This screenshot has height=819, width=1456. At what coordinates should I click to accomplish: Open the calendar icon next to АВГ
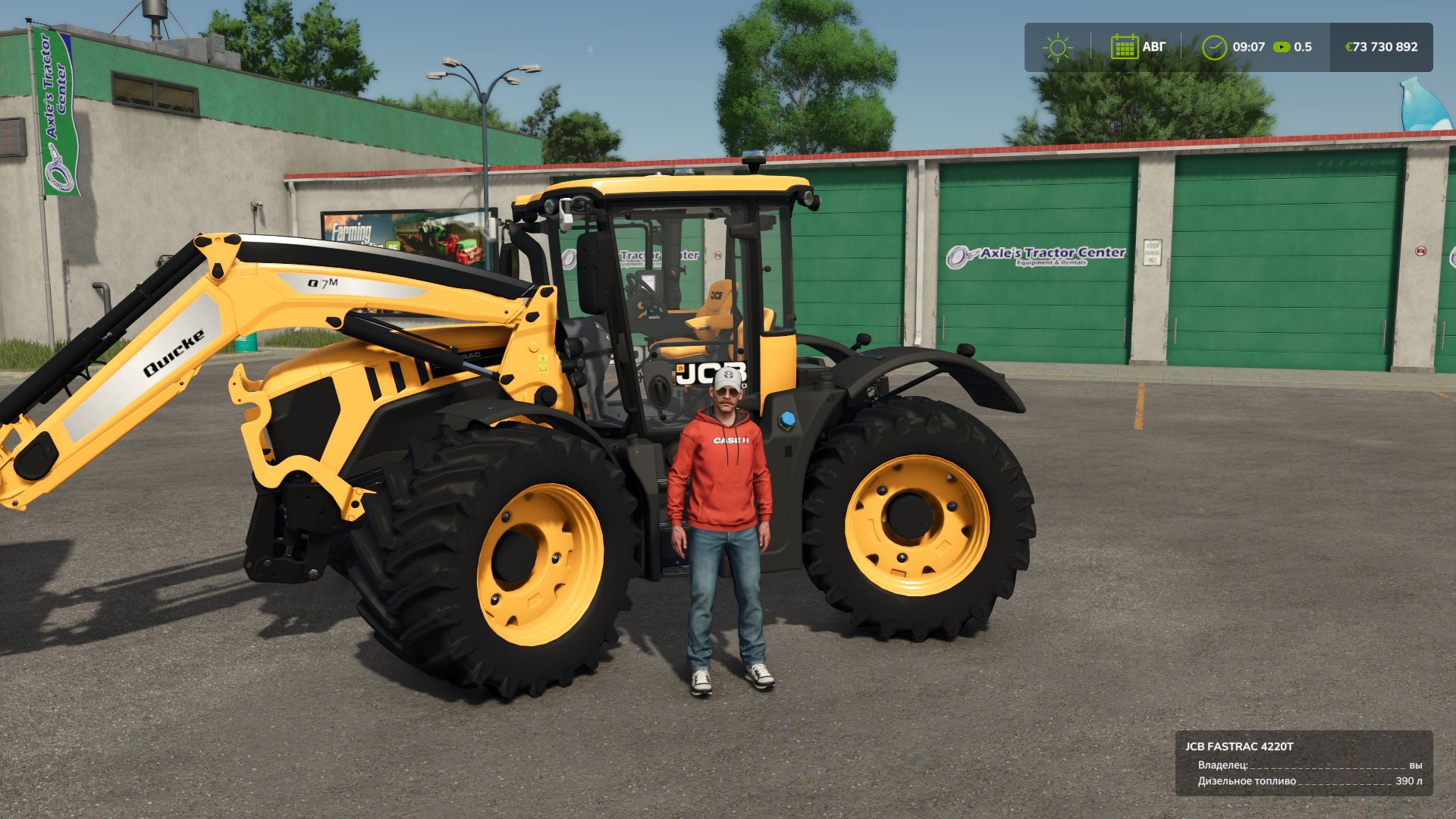coord(1125,46)
